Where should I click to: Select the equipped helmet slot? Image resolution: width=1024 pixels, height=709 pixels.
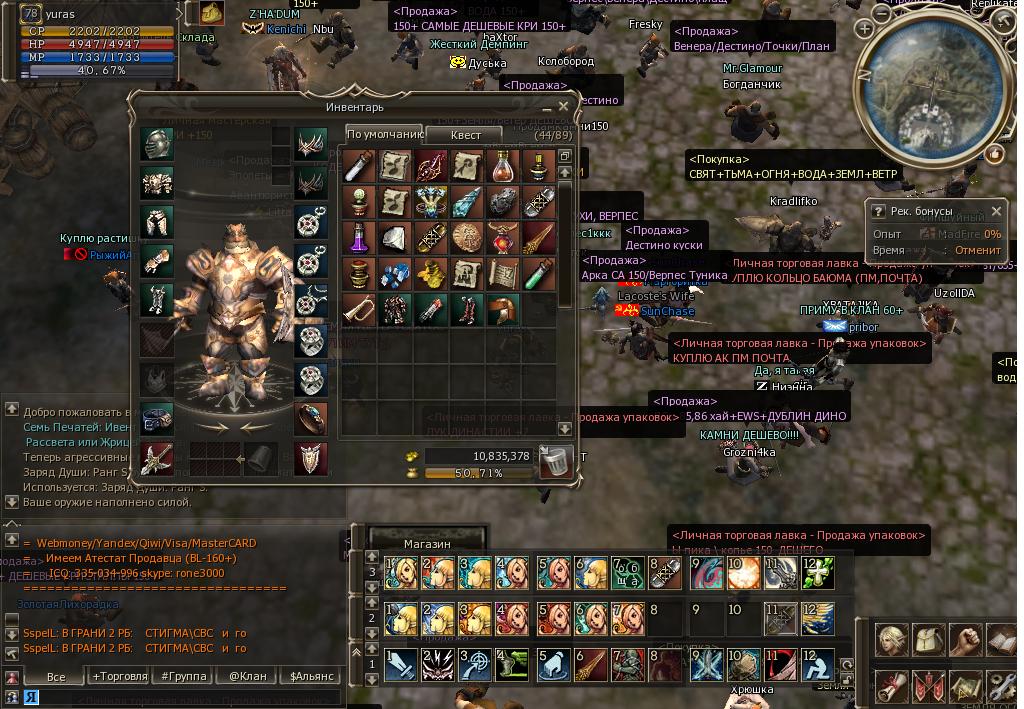click(x=156, y=144)
